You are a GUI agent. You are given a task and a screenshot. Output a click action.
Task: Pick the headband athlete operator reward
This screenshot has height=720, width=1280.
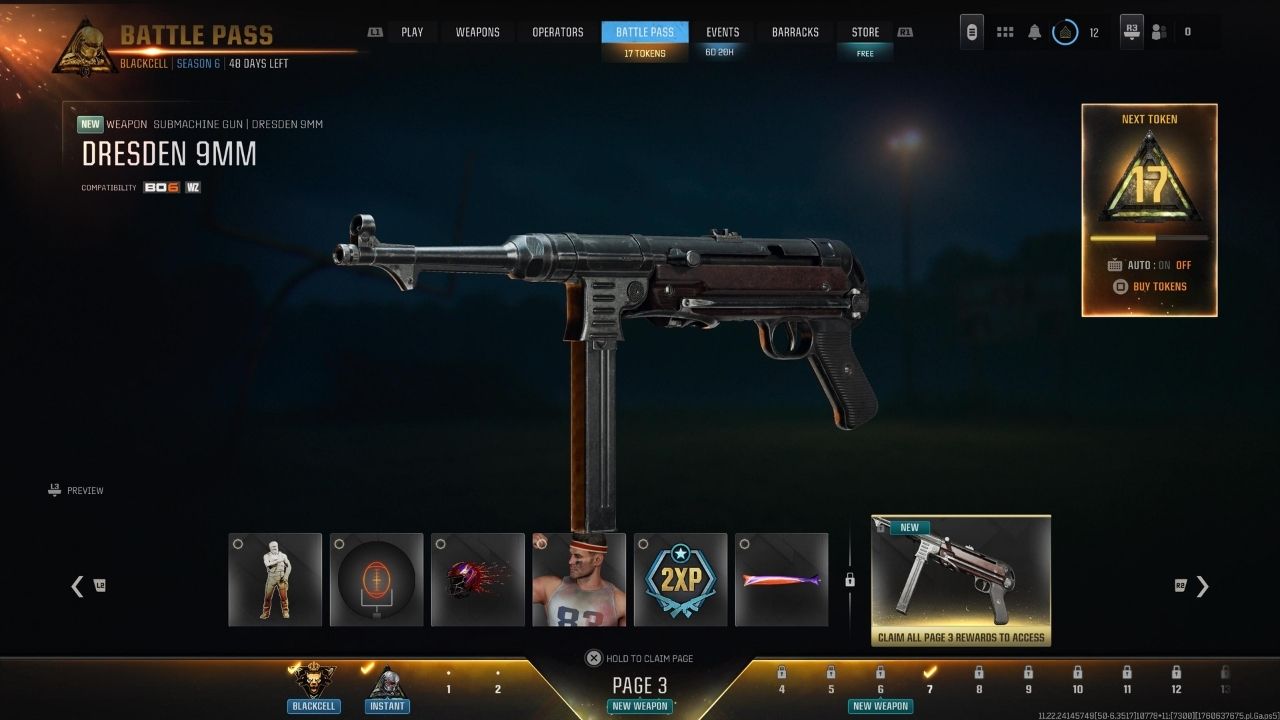pyautogui.click(x=579, y=580)
